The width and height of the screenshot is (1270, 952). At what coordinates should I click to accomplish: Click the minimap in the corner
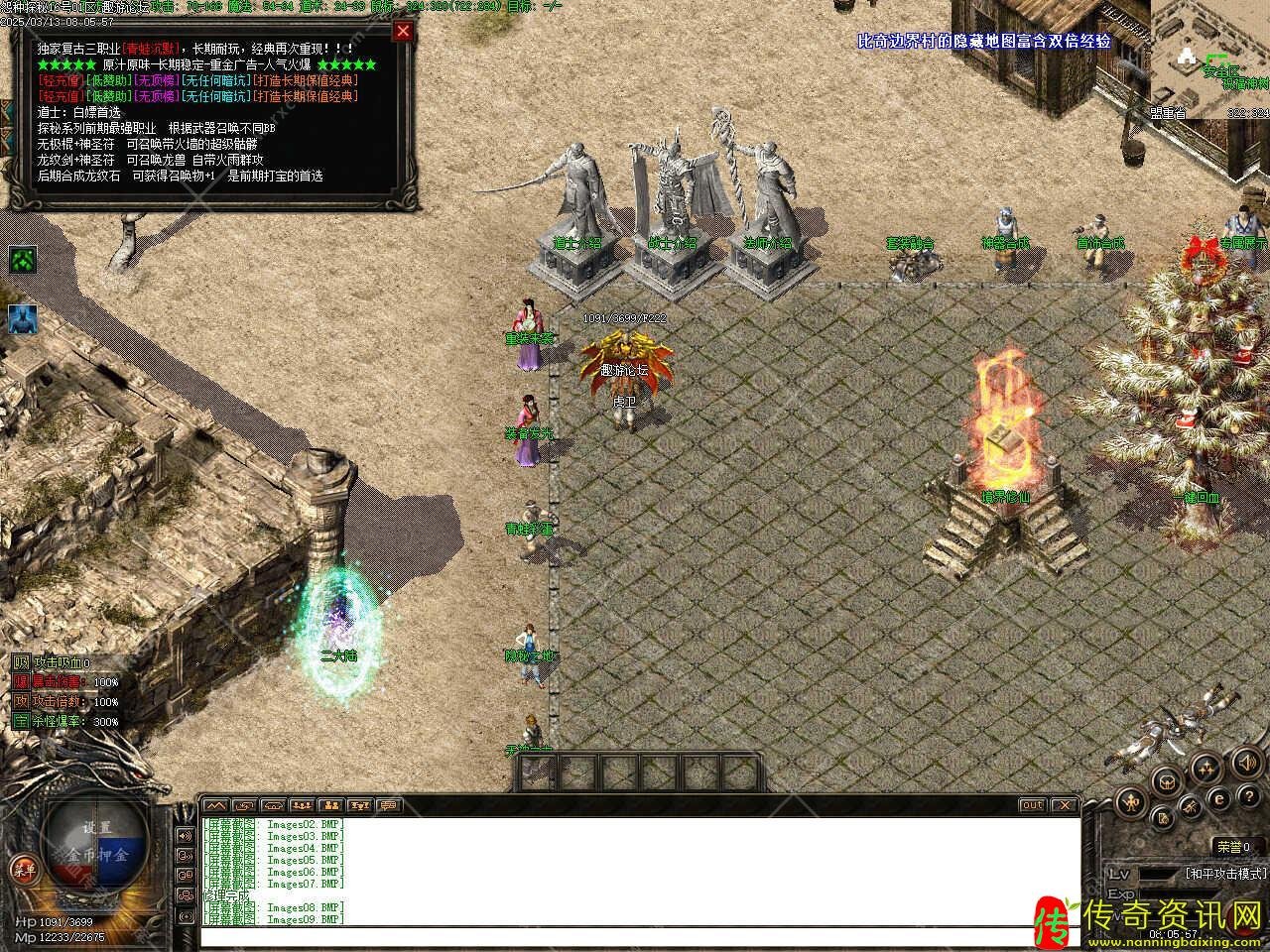click(1209, 59)
